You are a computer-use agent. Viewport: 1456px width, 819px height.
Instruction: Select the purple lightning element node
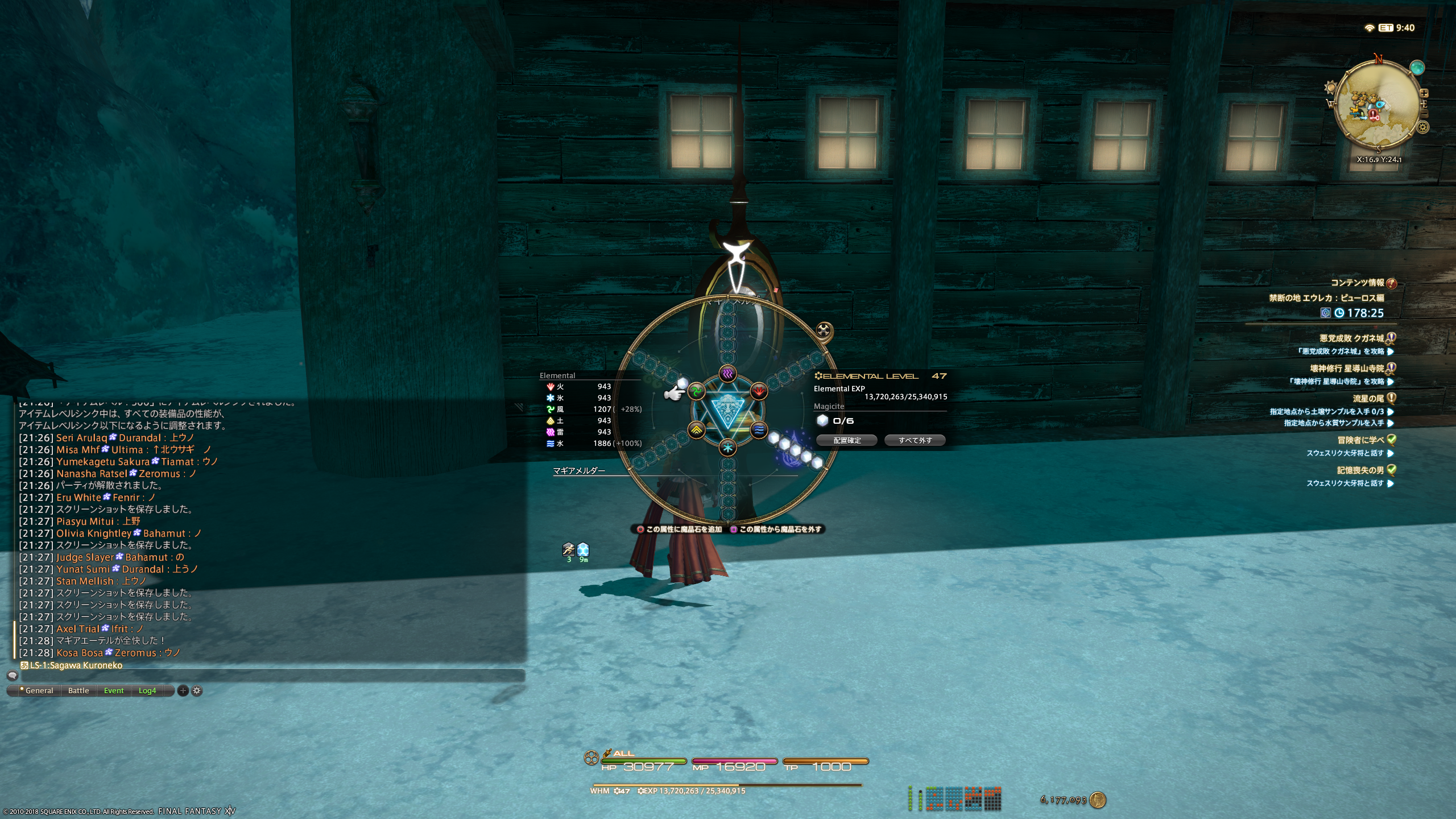[727, 374]
